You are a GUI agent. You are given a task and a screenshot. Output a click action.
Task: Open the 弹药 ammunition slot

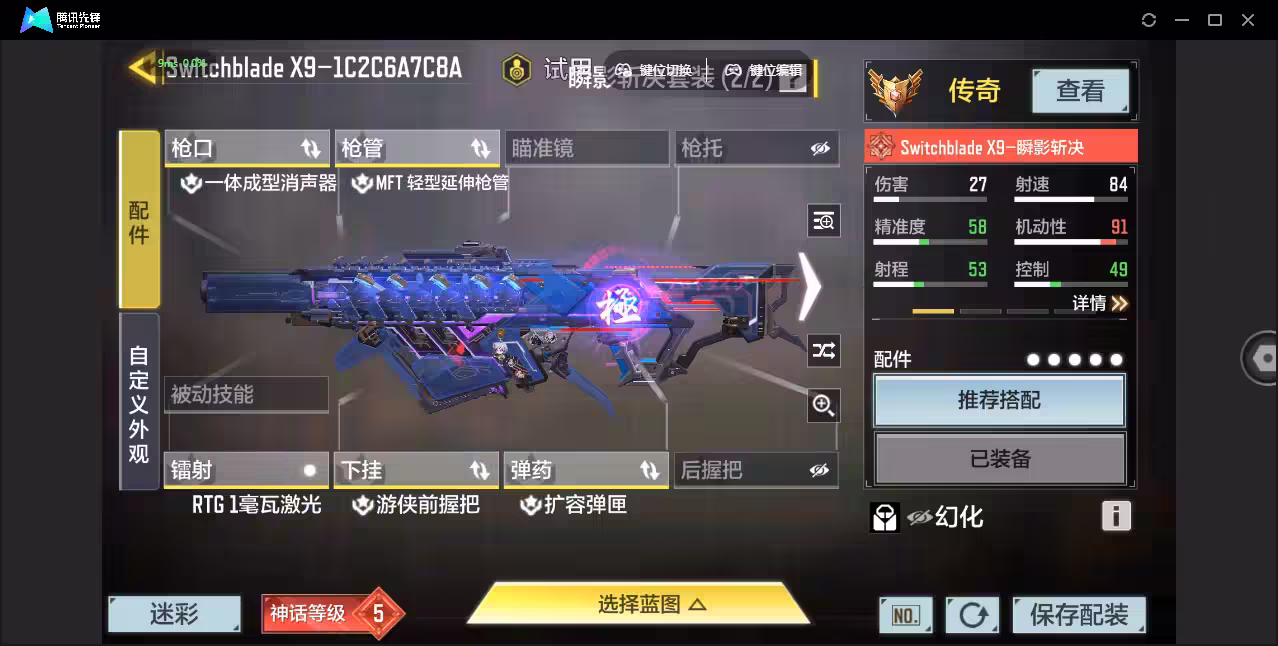(586, 470)
